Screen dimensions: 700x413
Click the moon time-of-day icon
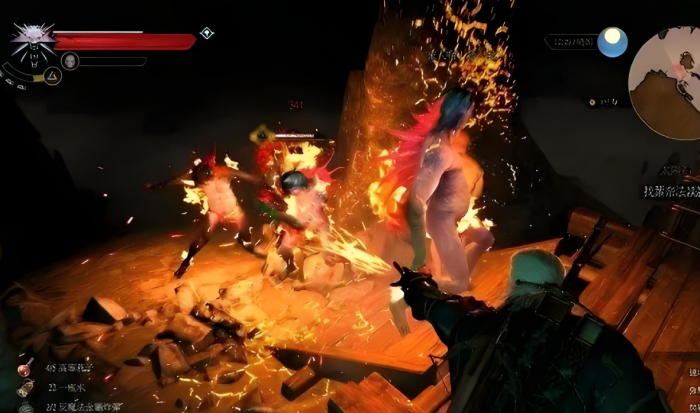[x=612, y=42]
